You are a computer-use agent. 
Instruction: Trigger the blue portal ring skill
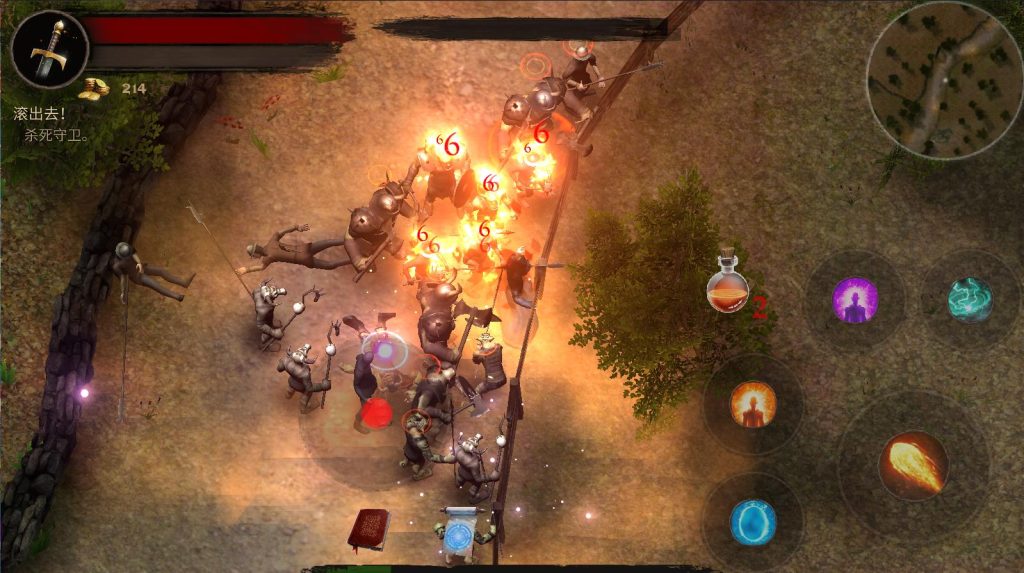coord(752,522)
